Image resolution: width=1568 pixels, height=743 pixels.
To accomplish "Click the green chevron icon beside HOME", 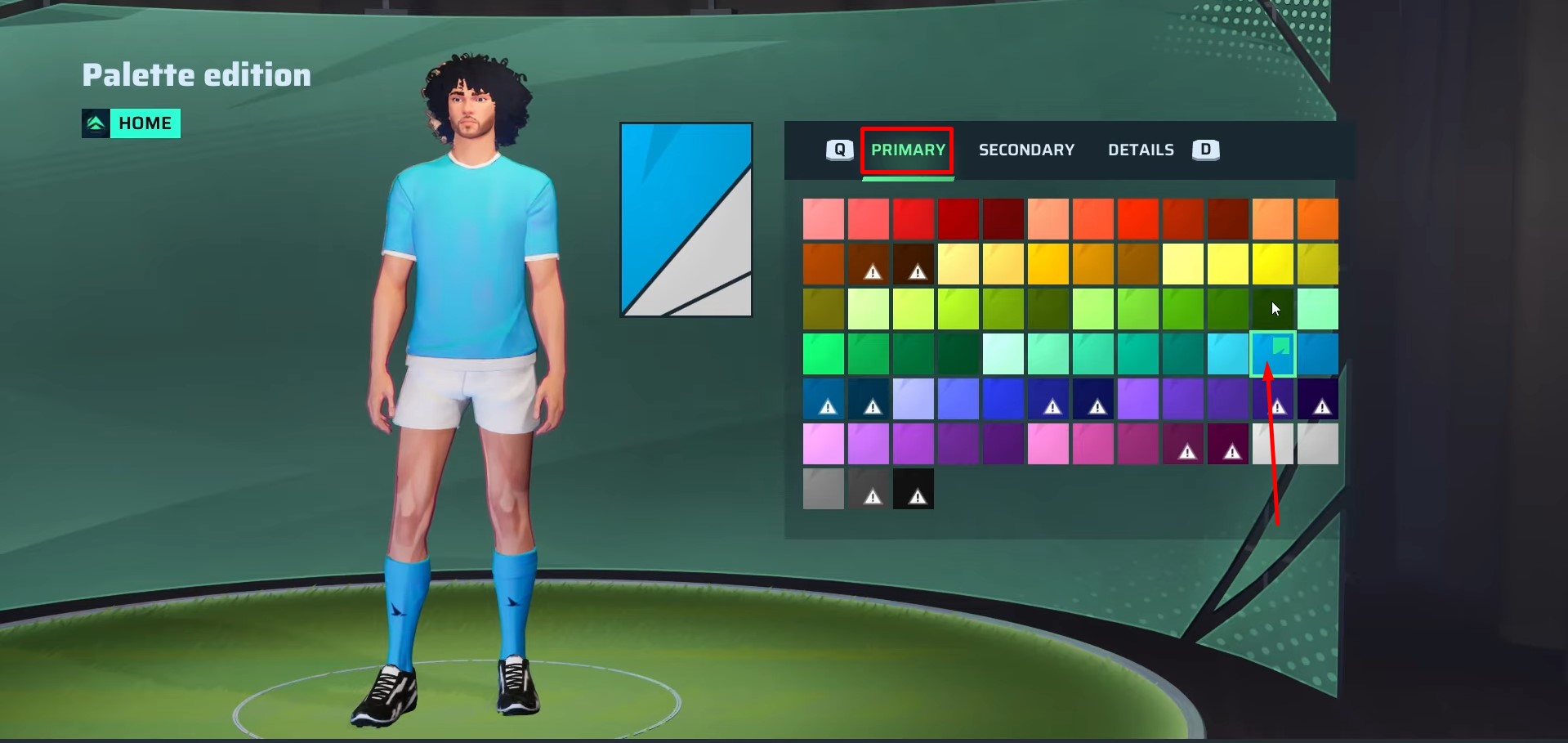I will [x=96, y=123].
